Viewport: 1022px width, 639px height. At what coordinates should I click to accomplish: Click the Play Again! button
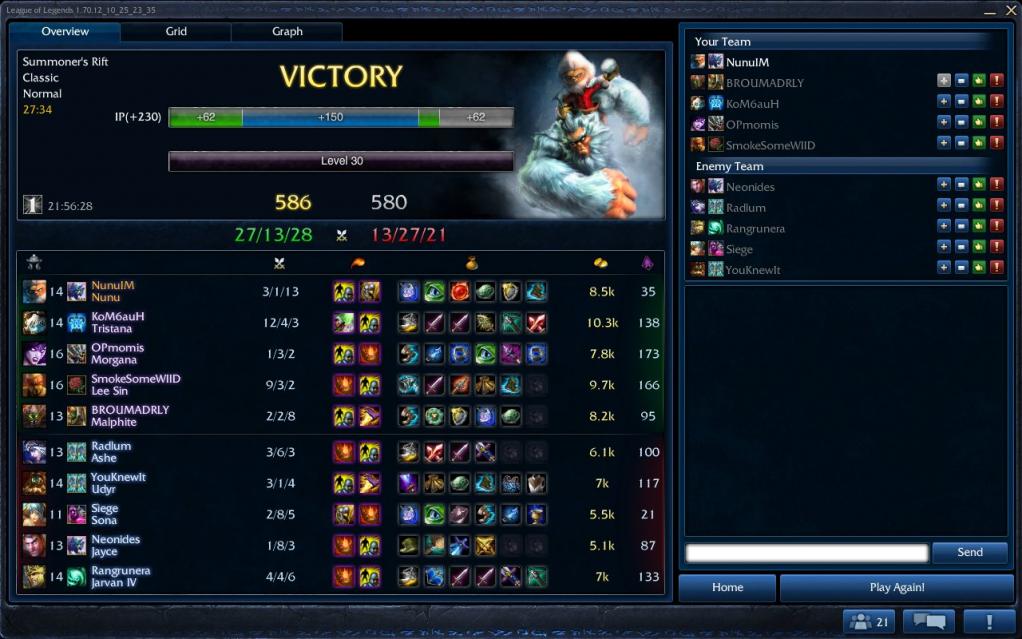(x=897, y=588)
